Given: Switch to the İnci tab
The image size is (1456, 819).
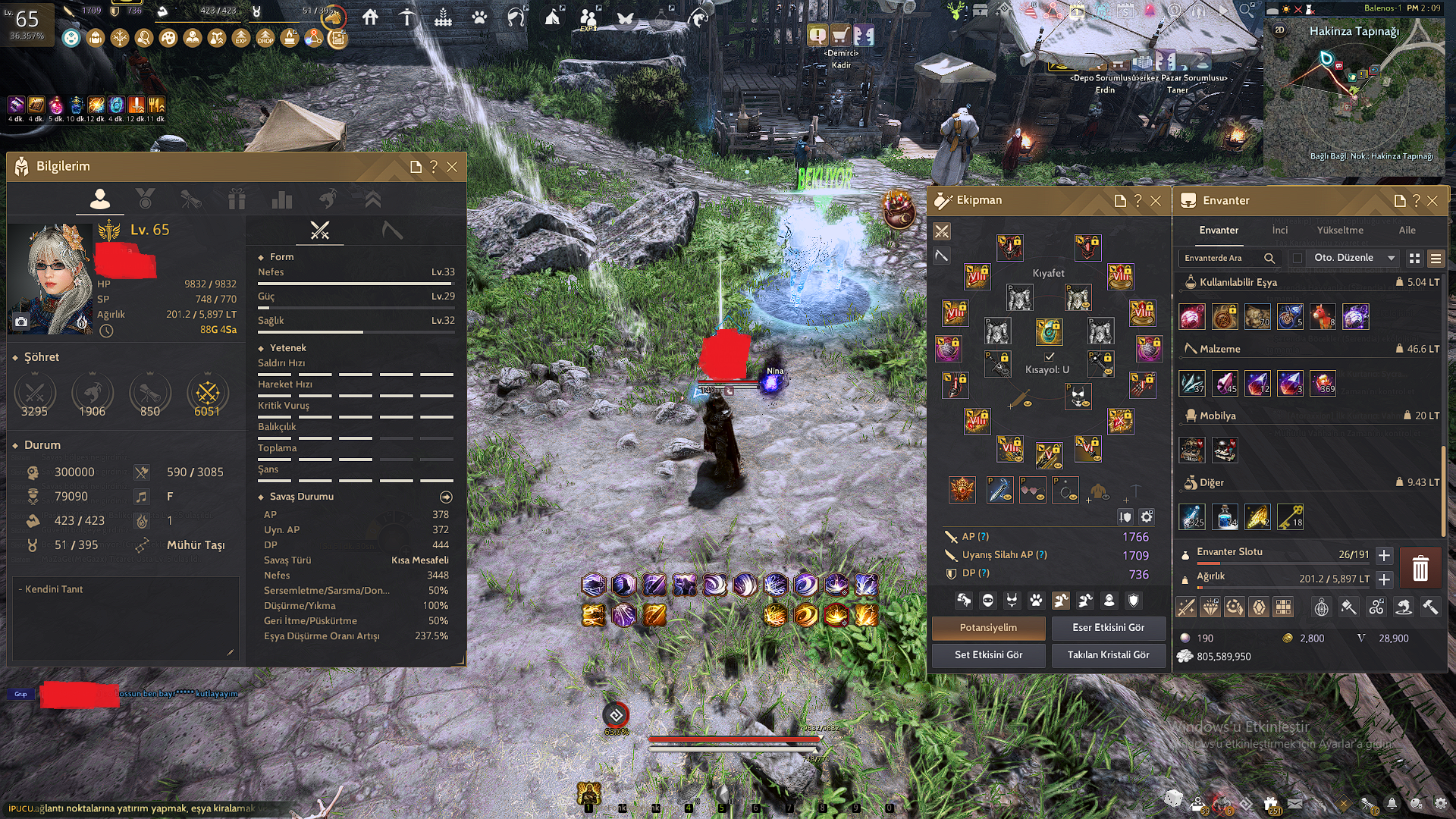Looking at the screenshot, I should (1281, 230).
